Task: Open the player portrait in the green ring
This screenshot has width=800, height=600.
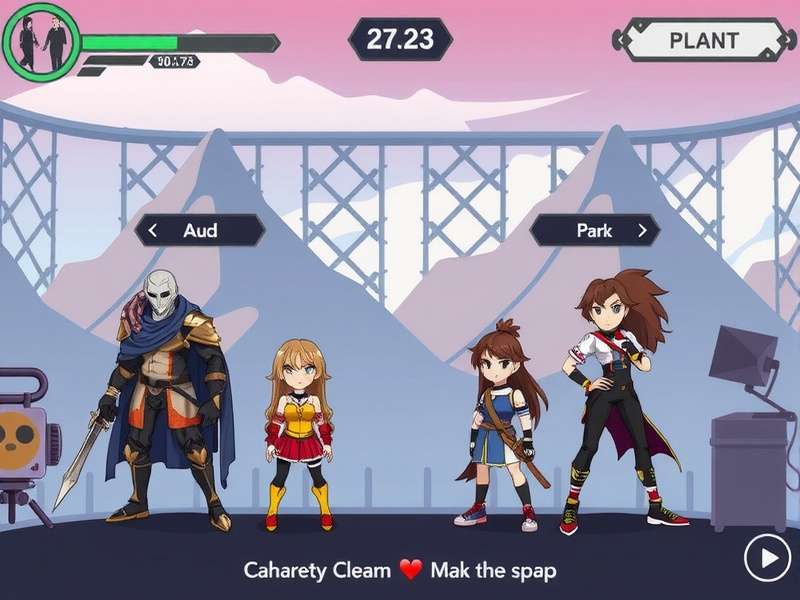Action: tap(42, 42)
